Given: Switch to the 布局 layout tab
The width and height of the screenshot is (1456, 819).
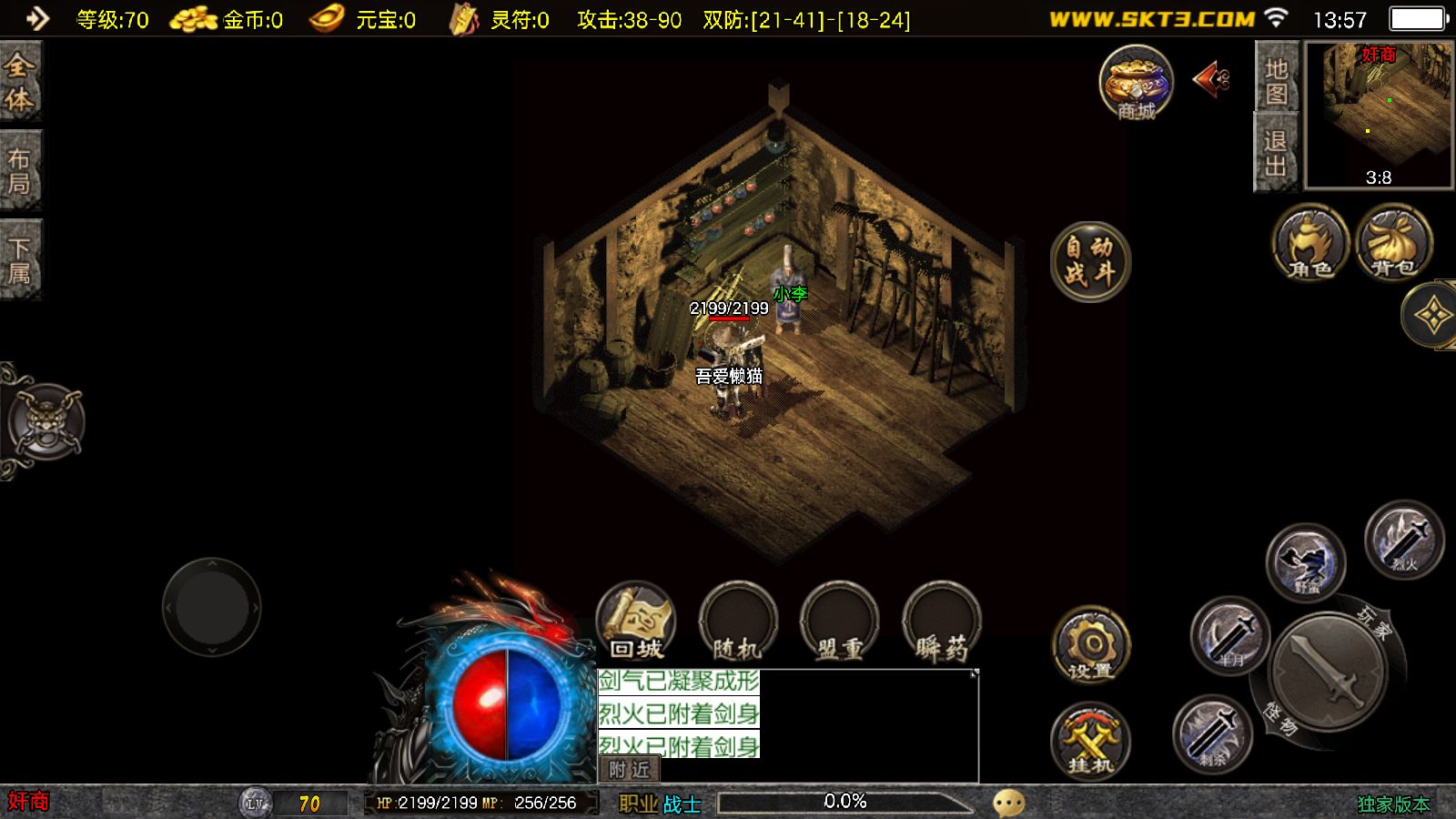Looking at the screenshot, I should pos(20,168).
